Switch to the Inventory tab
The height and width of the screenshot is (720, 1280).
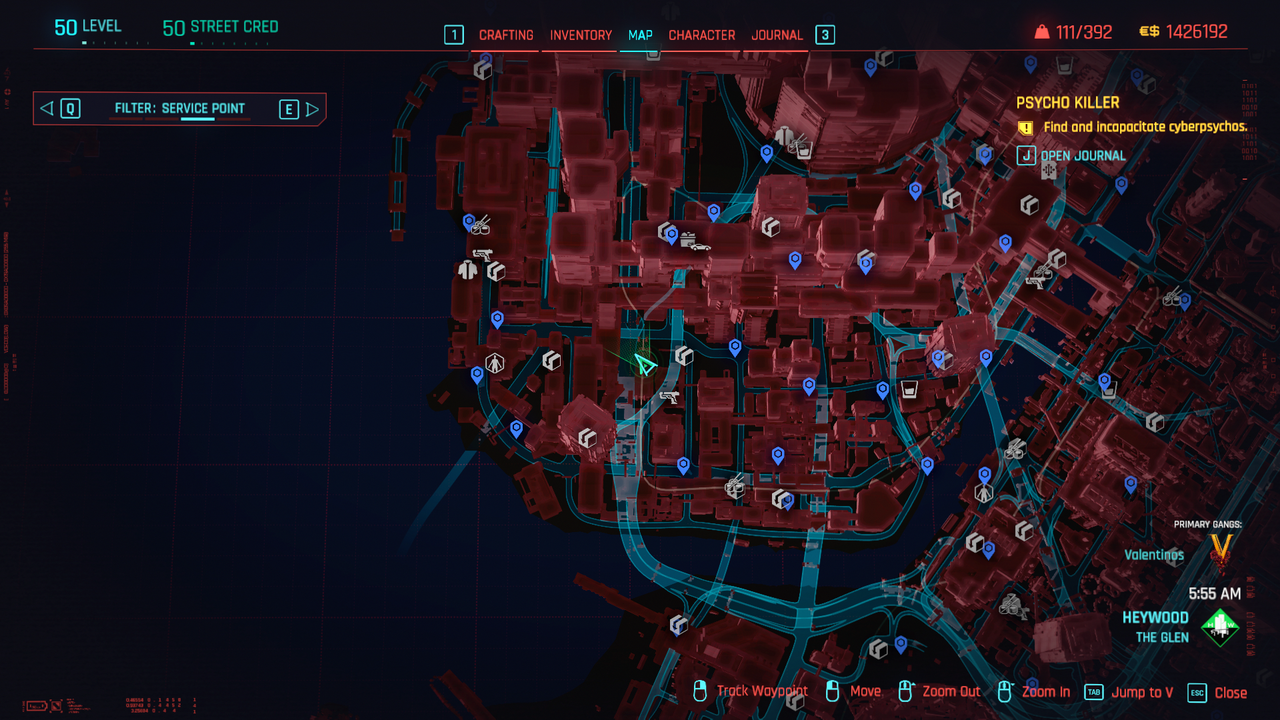pyautogui.click(x=580, y=35)
